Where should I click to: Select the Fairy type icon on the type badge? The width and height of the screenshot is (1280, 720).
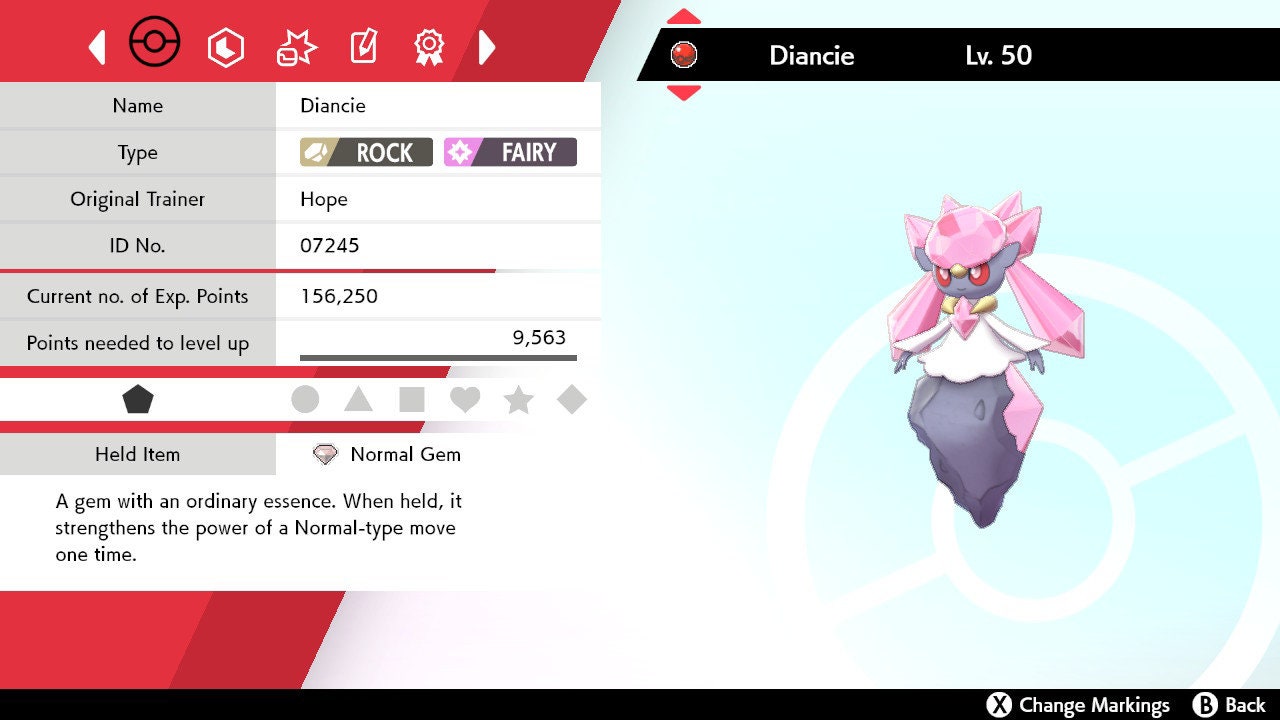tap(461, 152)
